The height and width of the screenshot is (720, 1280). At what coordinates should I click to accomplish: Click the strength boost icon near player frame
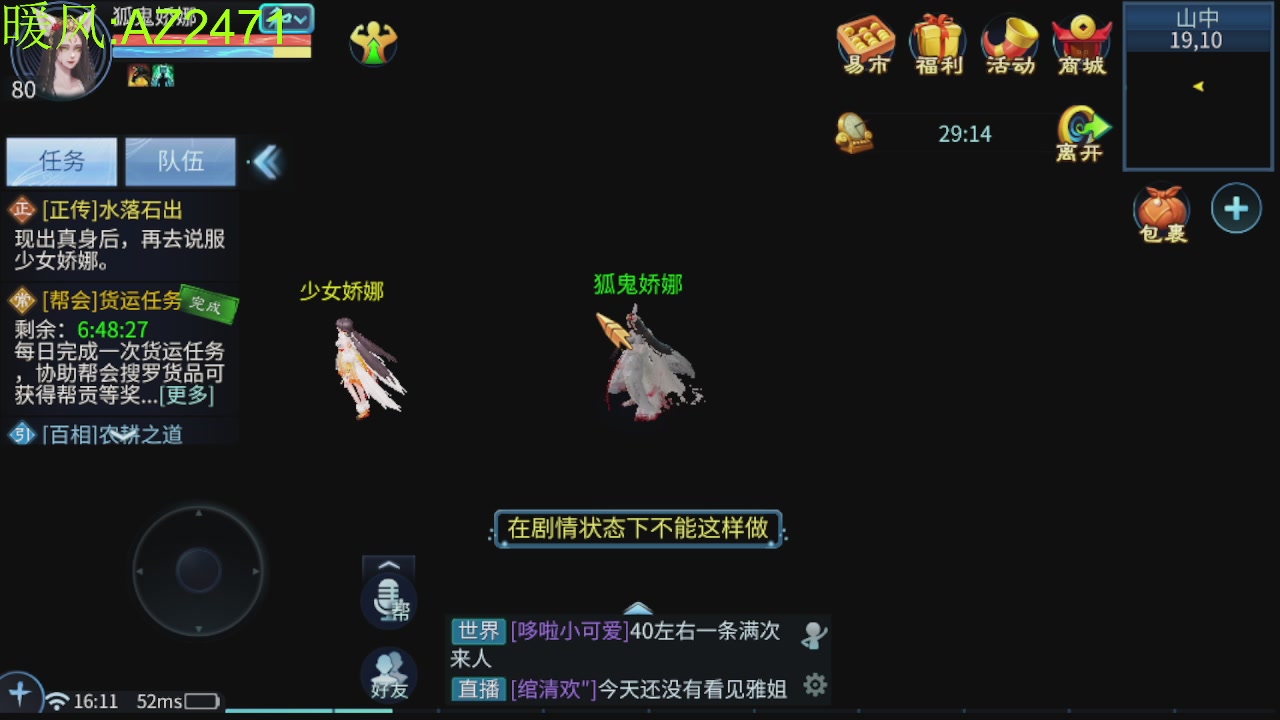[x=374, y=44]
